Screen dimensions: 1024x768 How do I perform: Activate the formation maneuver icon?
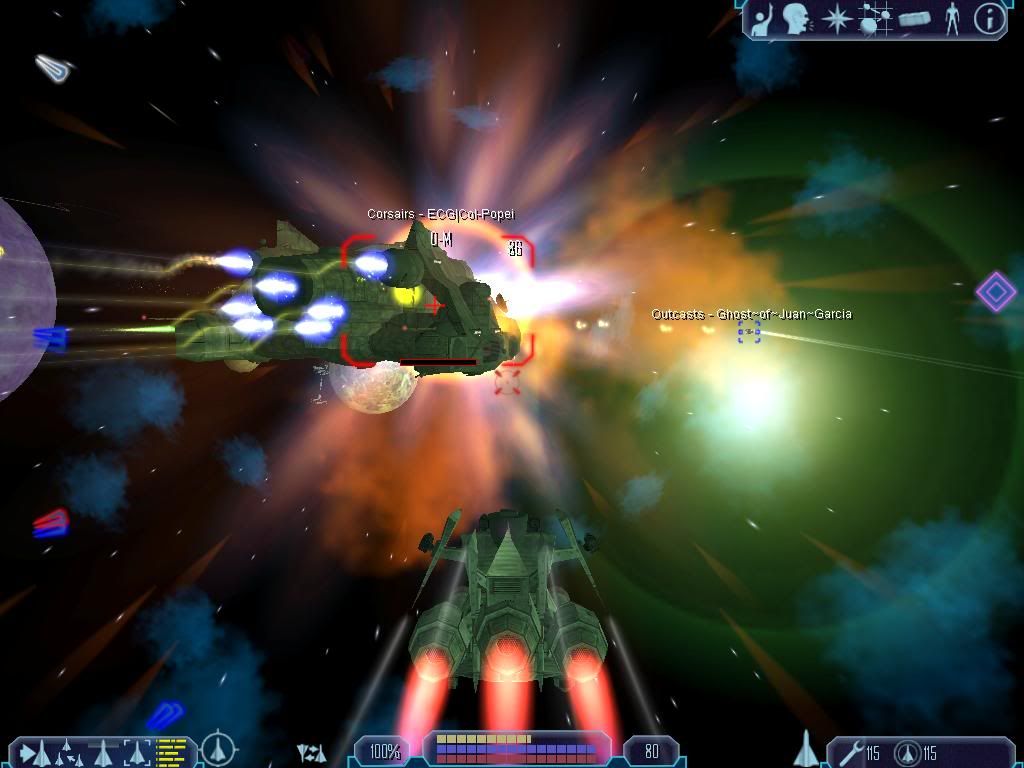(x=68, y=751)
